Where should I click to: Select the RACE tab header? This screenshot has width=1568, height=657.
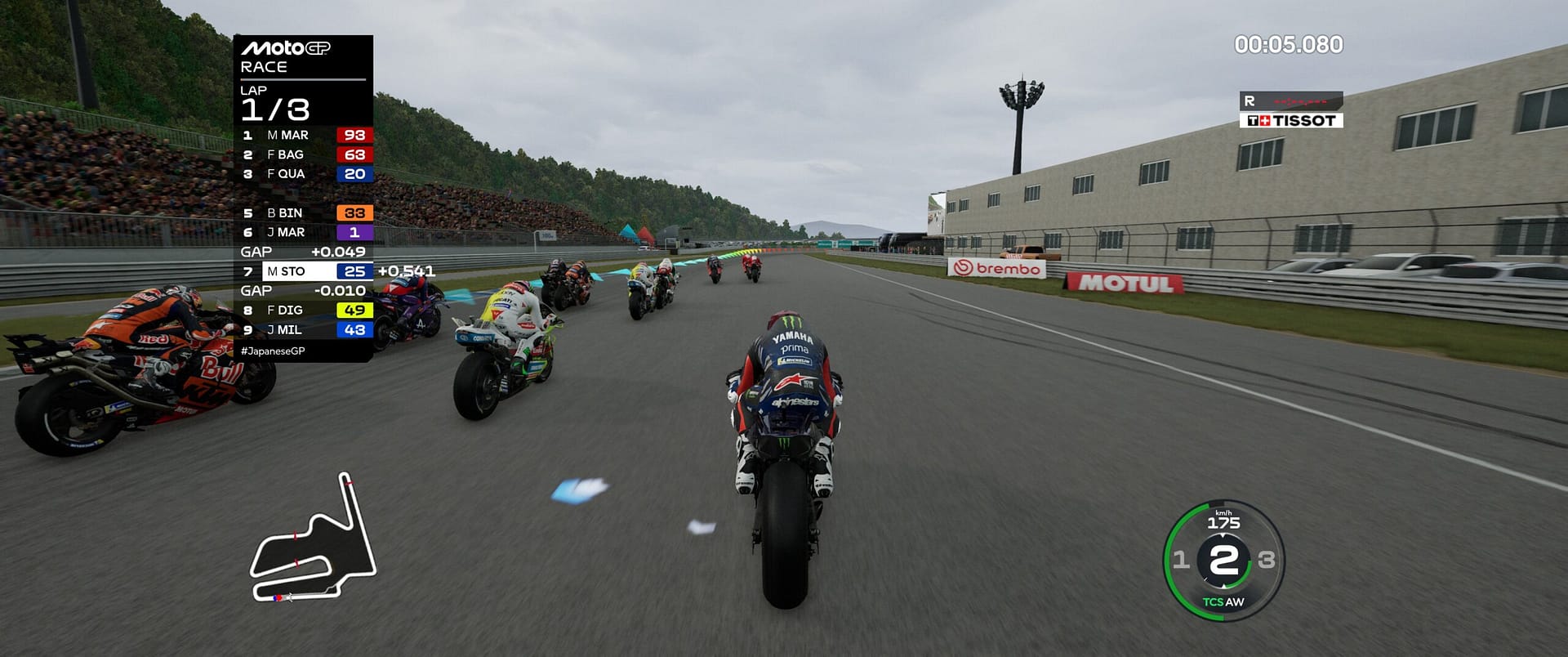pos(263,66)
